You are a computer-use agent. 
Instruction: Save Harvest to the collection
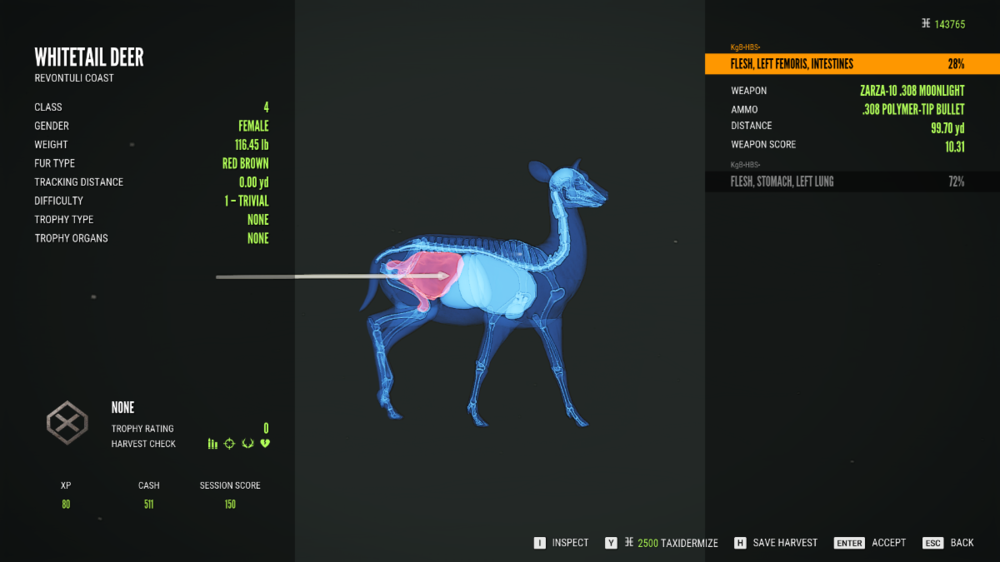tap(776, 543)
